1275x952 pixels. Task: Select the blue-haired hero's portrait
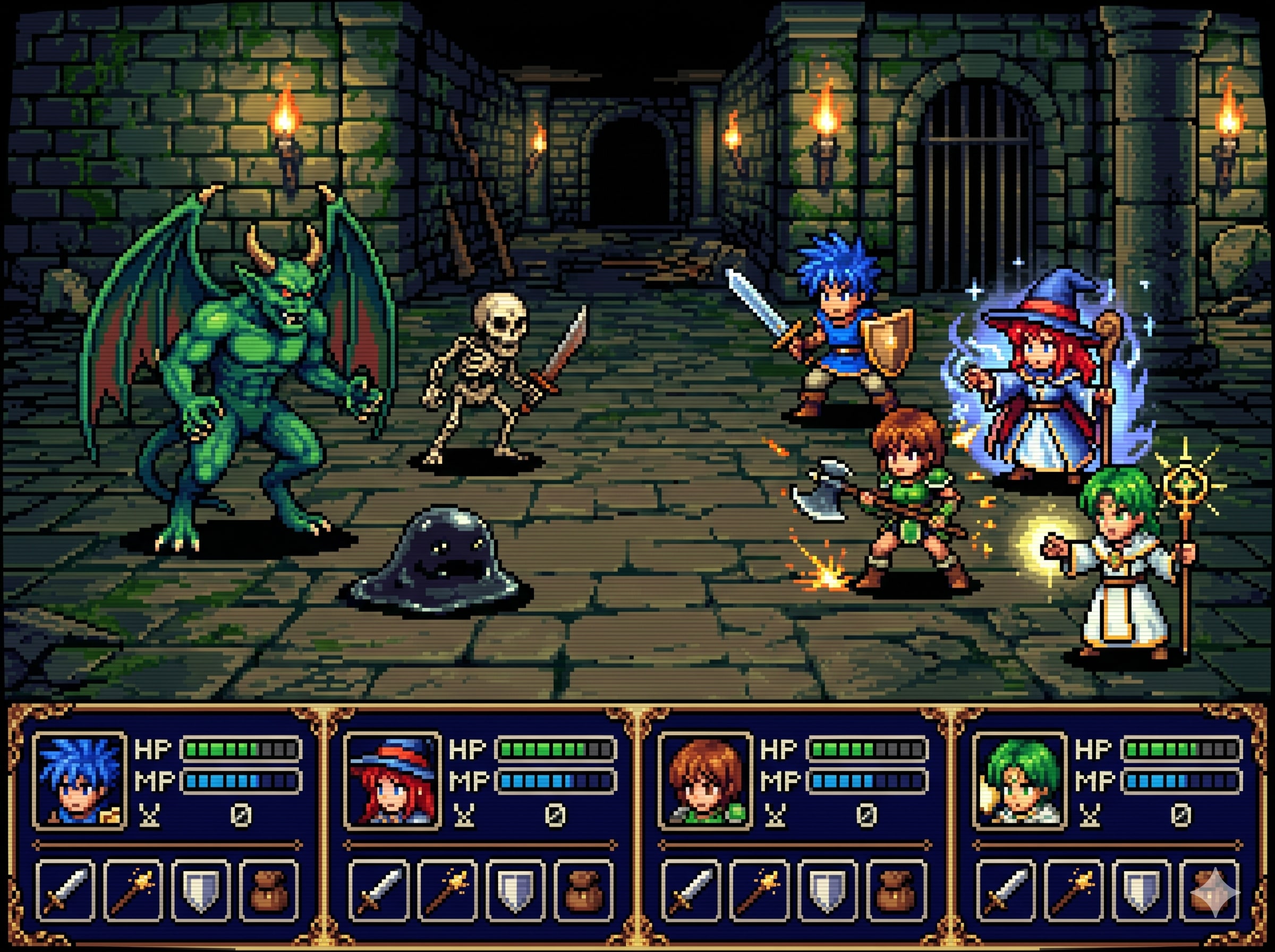click(x=80, y=781)
